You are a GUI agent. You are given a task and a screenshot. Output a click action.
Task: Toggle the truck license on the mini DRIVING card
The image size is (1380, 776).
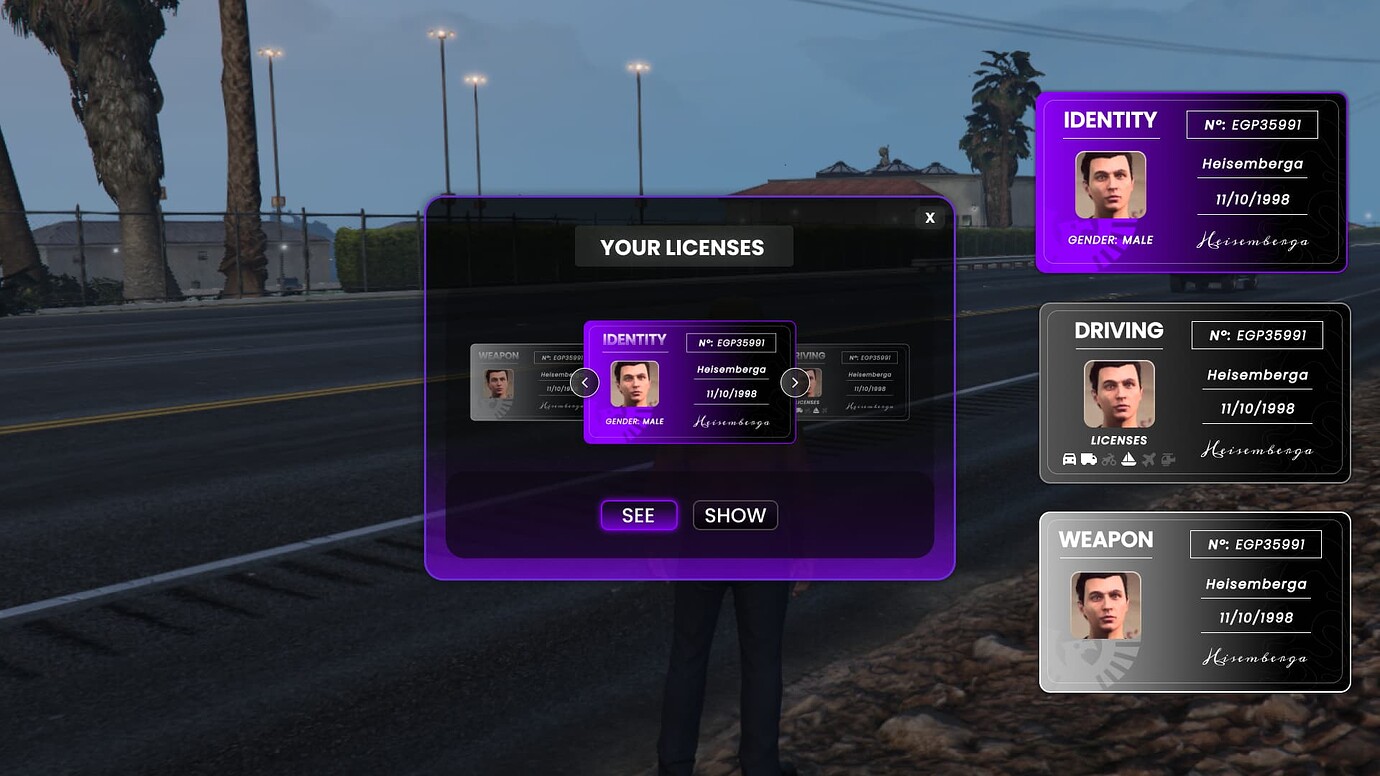click(x=800, y=408)
